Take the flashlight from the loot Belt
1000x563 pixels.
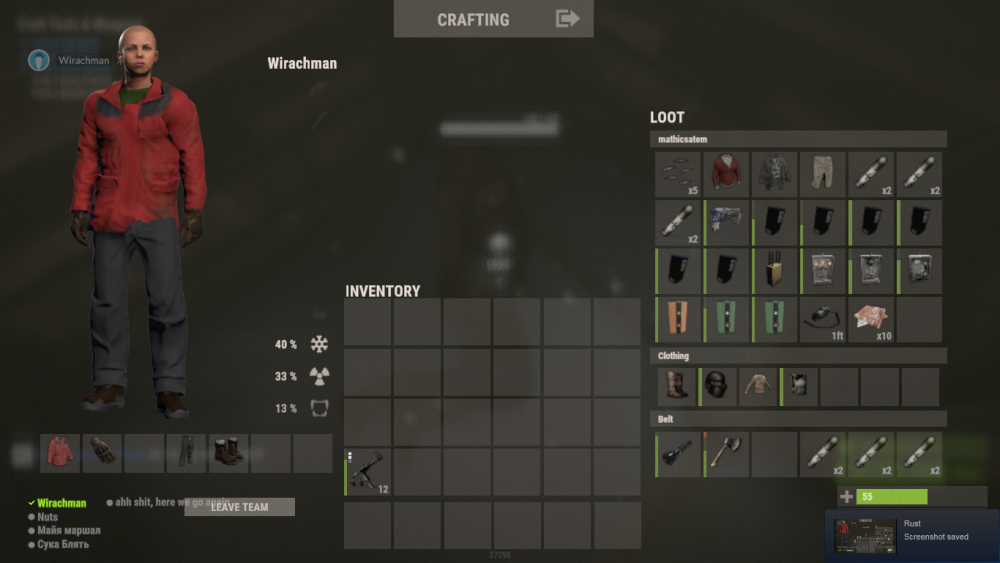(x=678, y=454)
